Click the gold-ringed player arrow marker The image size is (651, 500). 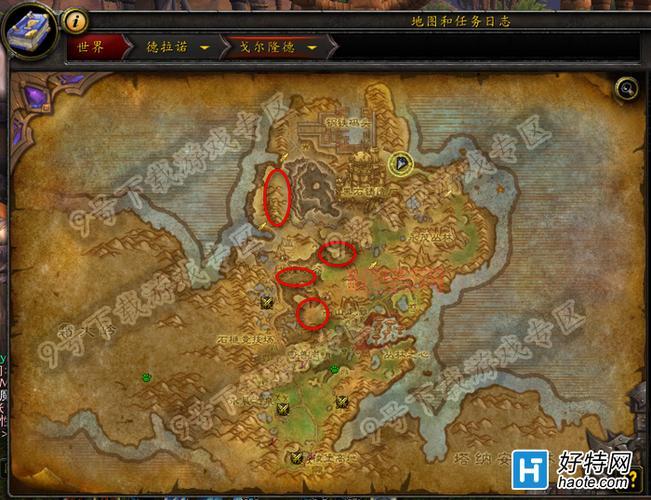point(402,164)
